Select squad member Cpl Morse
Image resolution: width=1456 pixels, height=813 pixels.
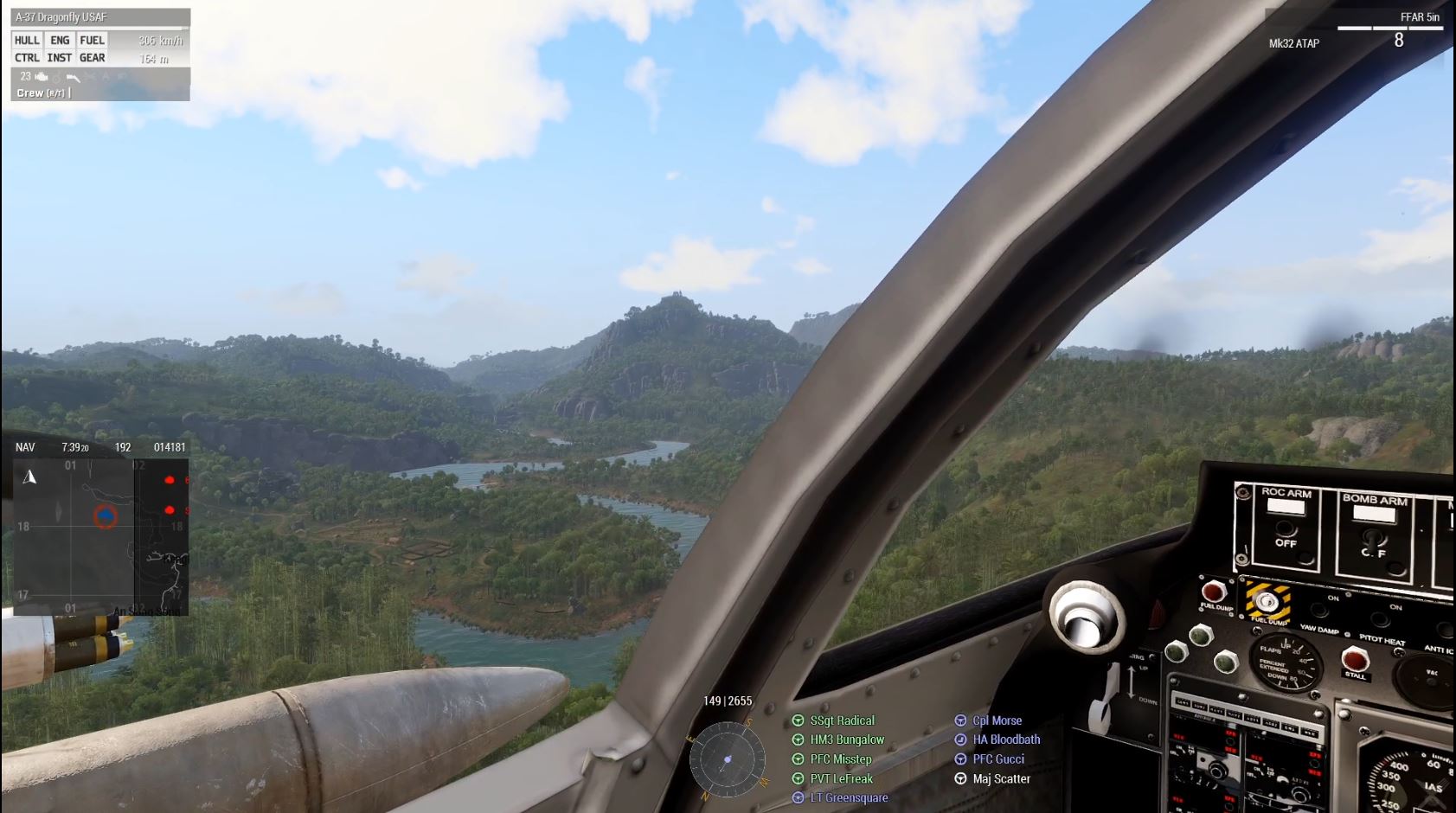tap(997, 720)
